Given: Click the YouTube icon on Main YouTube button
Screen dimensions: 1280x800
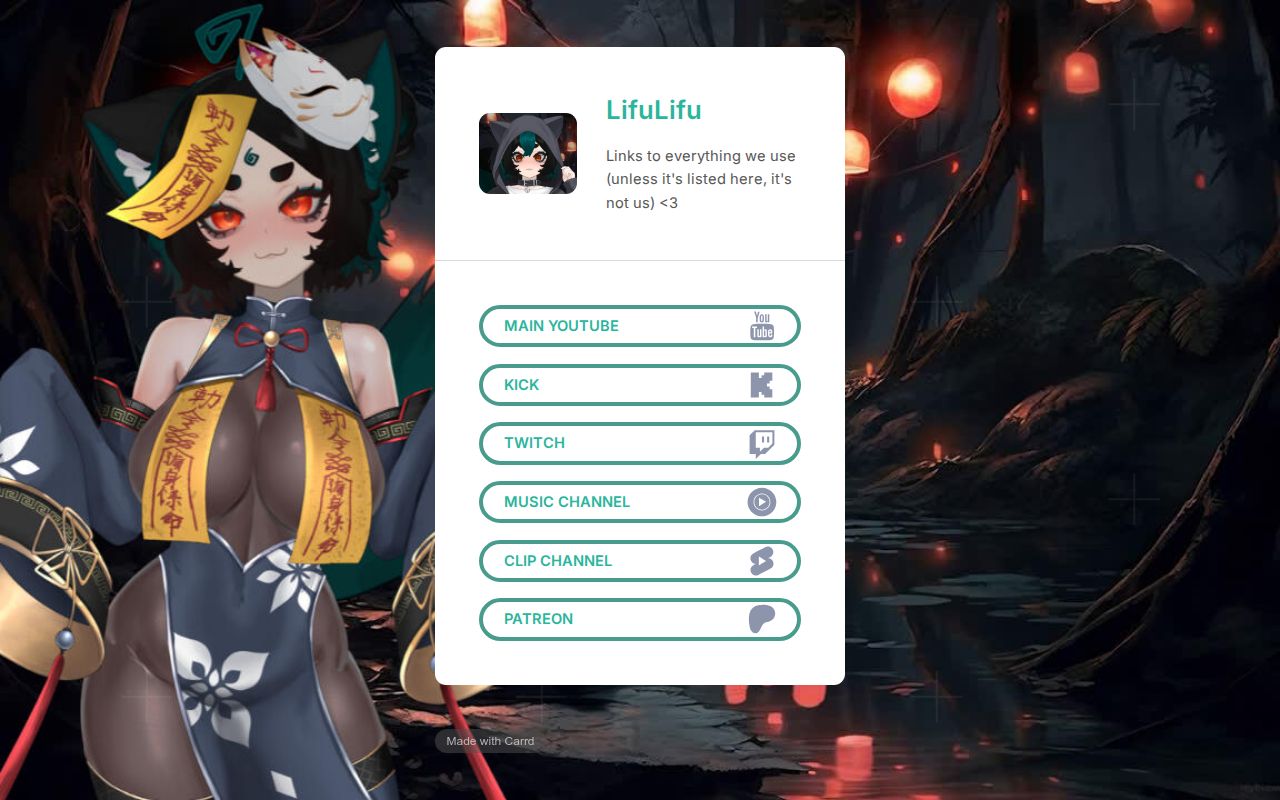Looking at the screenshot, I should tap(761, 325).
